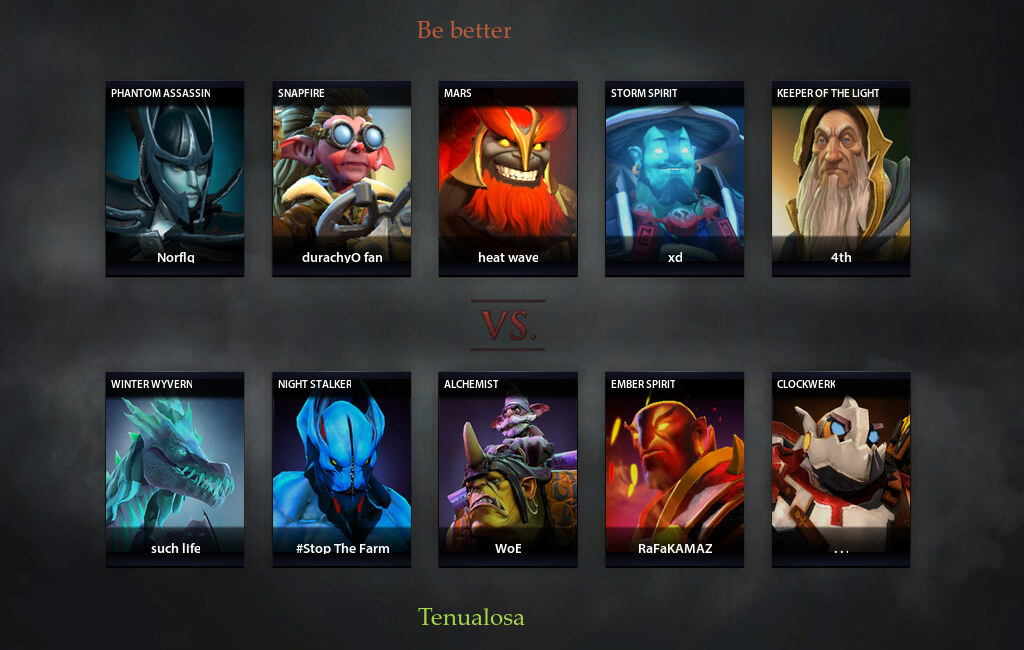This screenshot has width=1024, height=650.
Task: Choose the Snapfire card of durachyO fan
Action: point(342,178)
